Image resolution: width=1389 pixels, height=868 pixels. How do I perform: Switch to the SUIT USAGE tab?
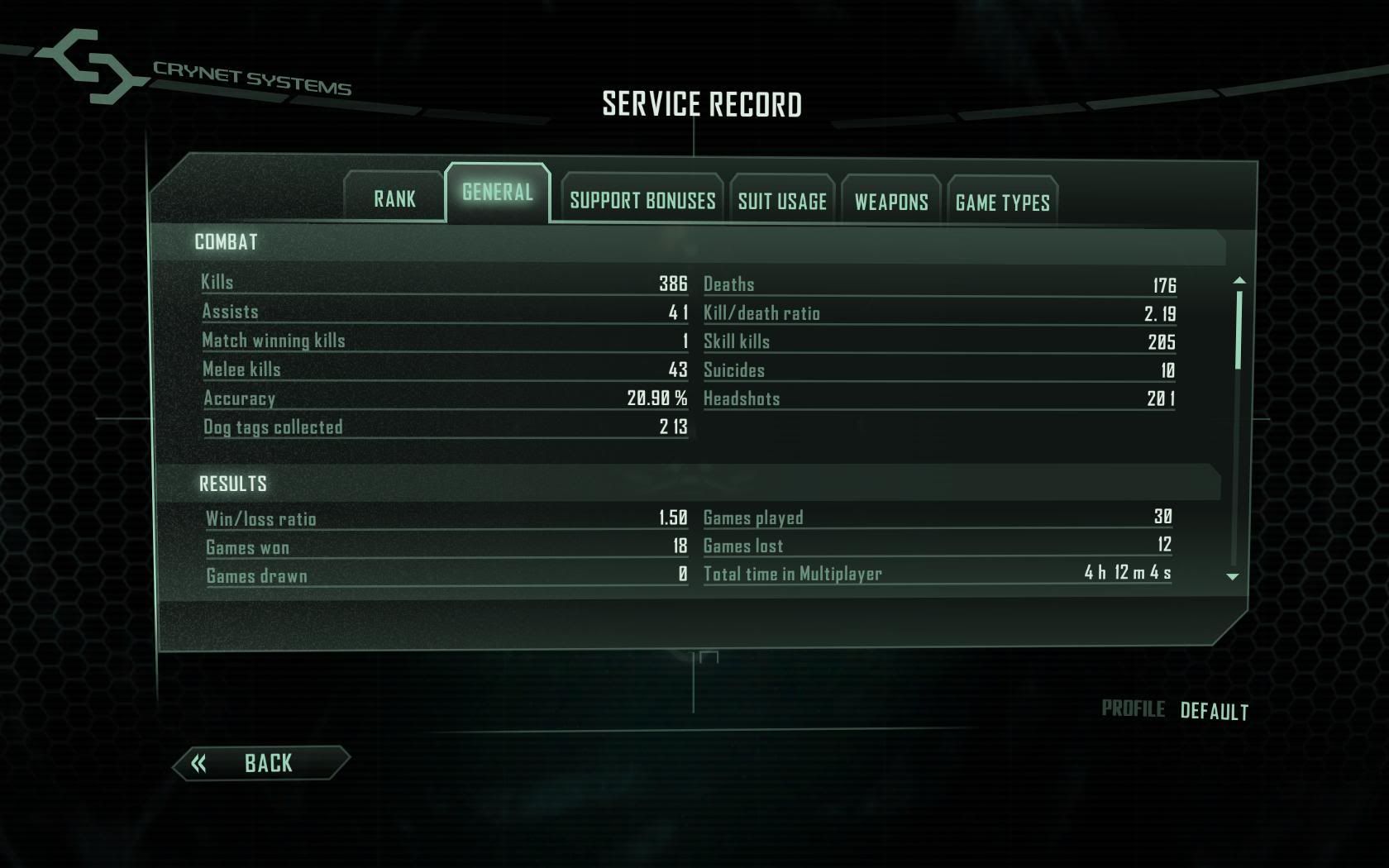click(781, 201)
